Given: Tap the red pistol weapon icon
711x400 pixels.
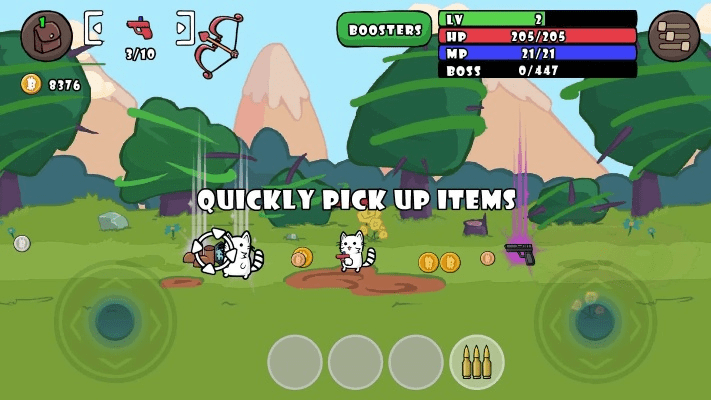Looking at the screenshot, I should (140, 27).
